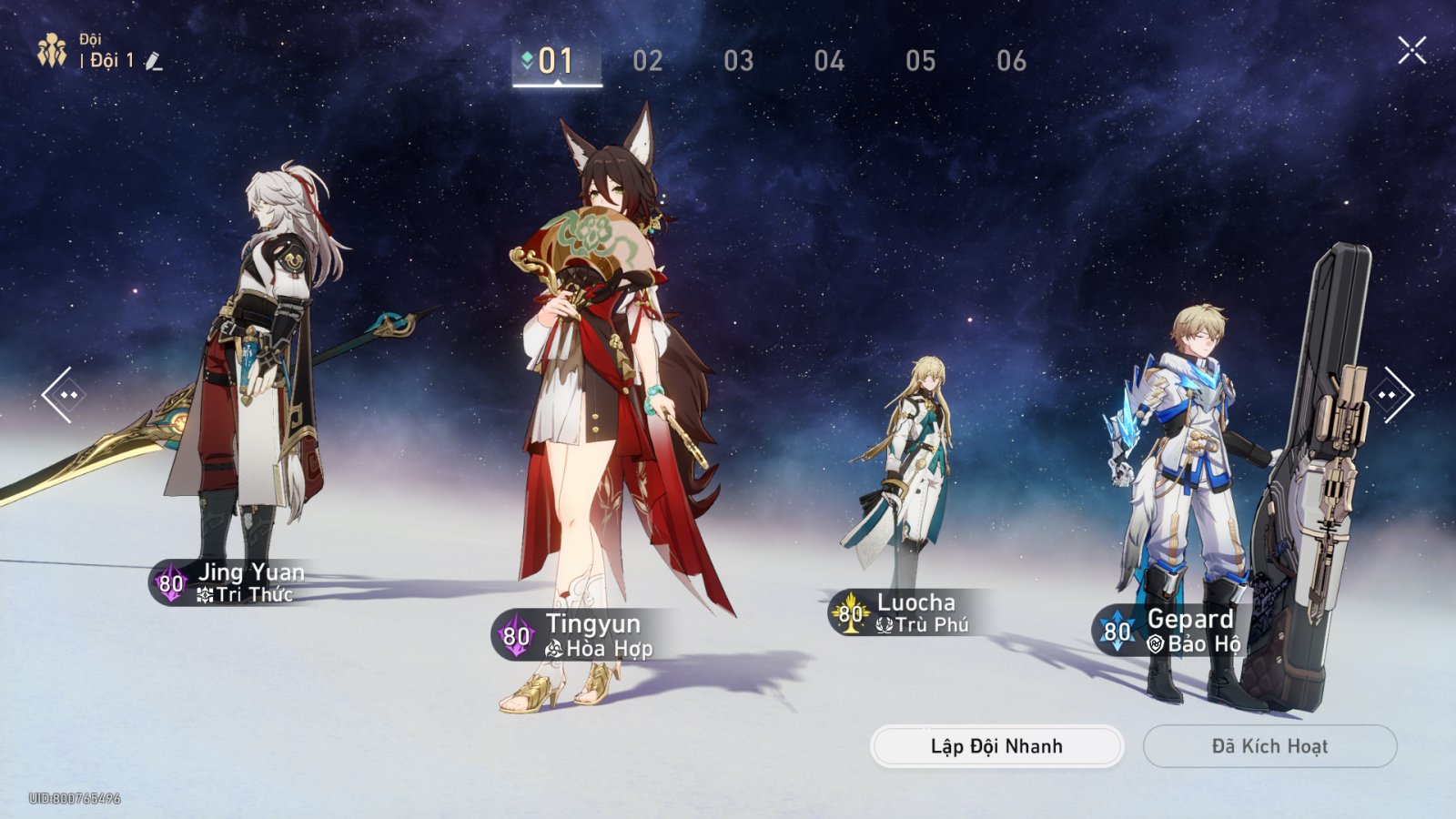Click the Lập Đội Nhanh quick team button

(x=996, y=746)
